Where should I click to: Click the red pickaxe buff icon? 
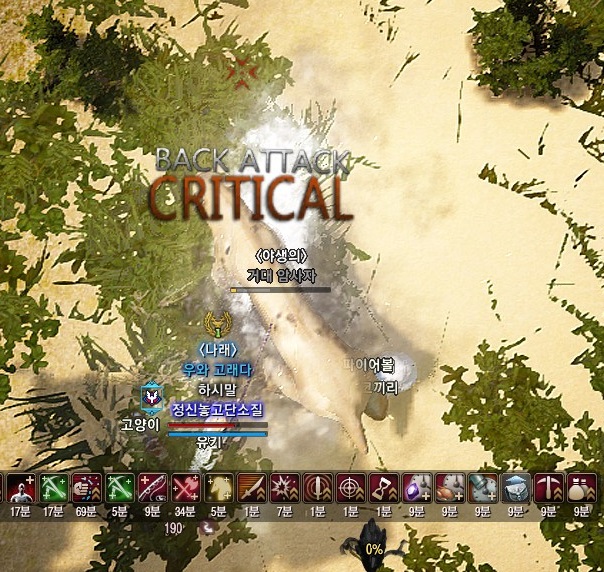tap(548, 488)
